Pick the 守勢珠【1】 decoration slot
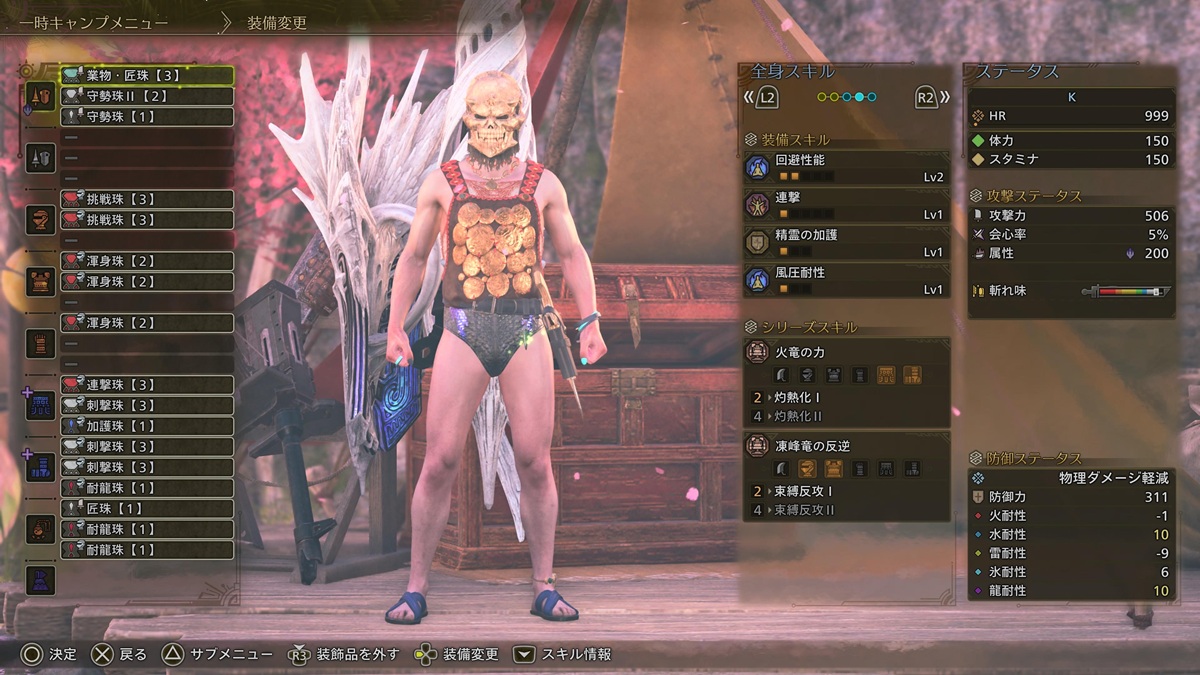This screenshot has width=1200, height=675. click(147, 117)
